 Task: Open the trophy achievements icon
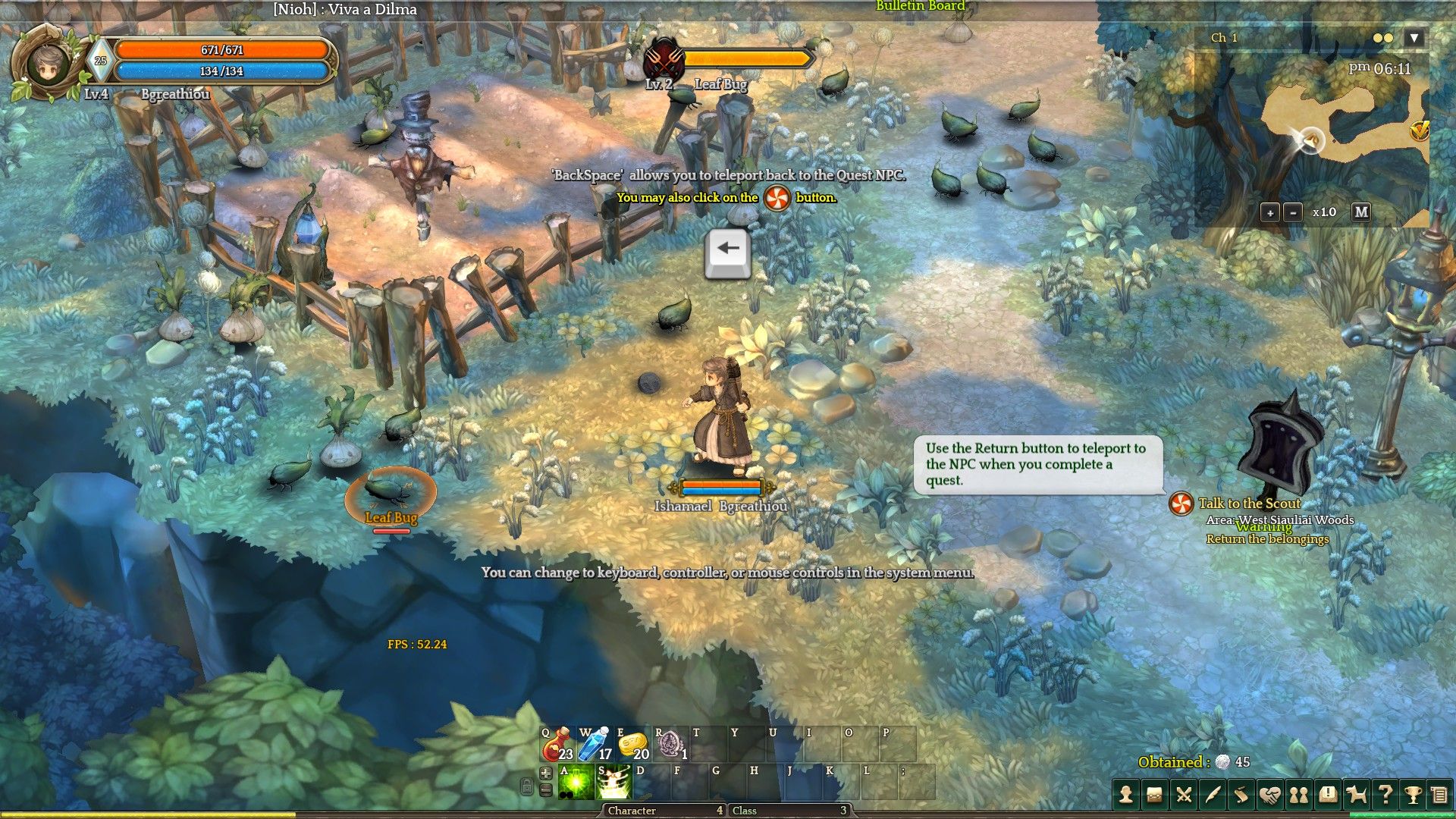(x=1413, y=794)
